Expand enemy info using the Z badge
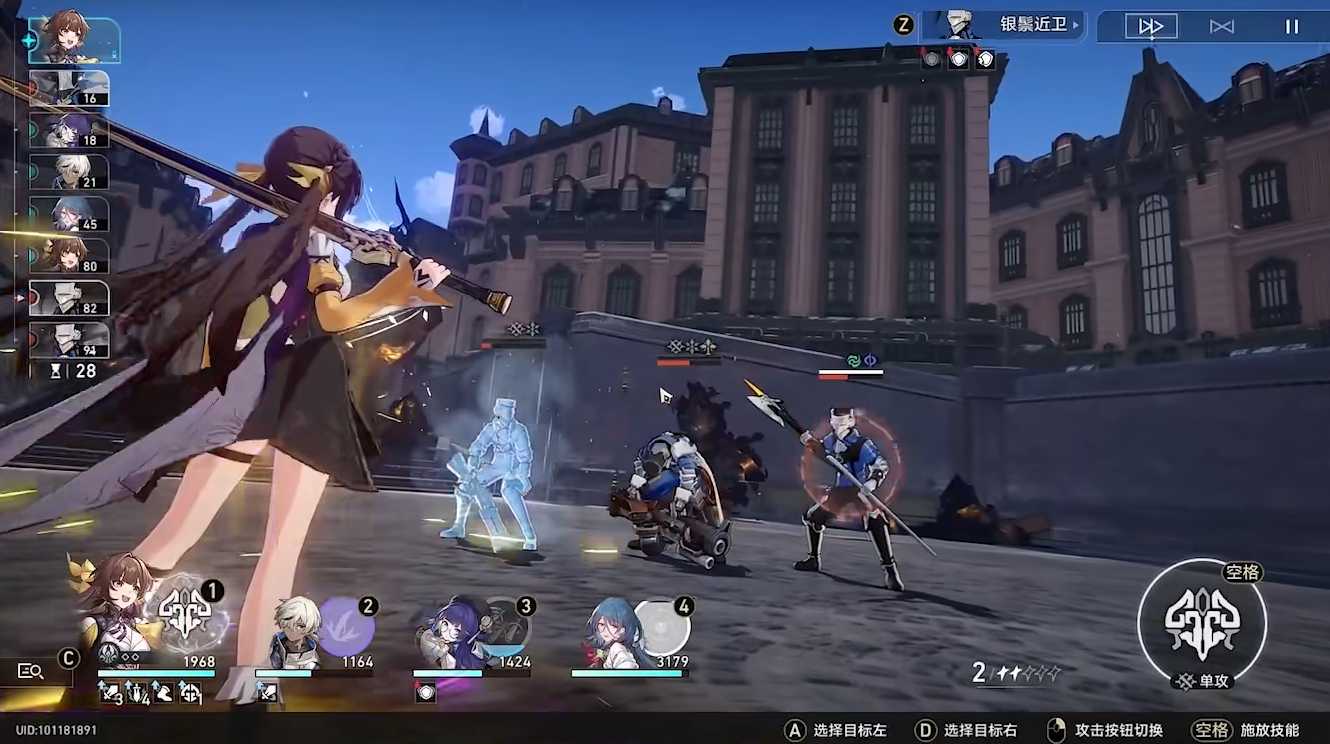 905,24
